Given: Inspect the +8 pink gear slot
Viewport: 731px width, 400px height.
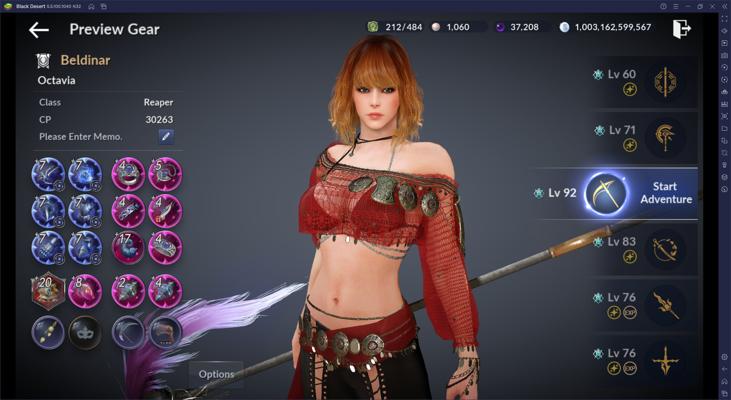Looking at the screenshot, I should coord(84,290).
